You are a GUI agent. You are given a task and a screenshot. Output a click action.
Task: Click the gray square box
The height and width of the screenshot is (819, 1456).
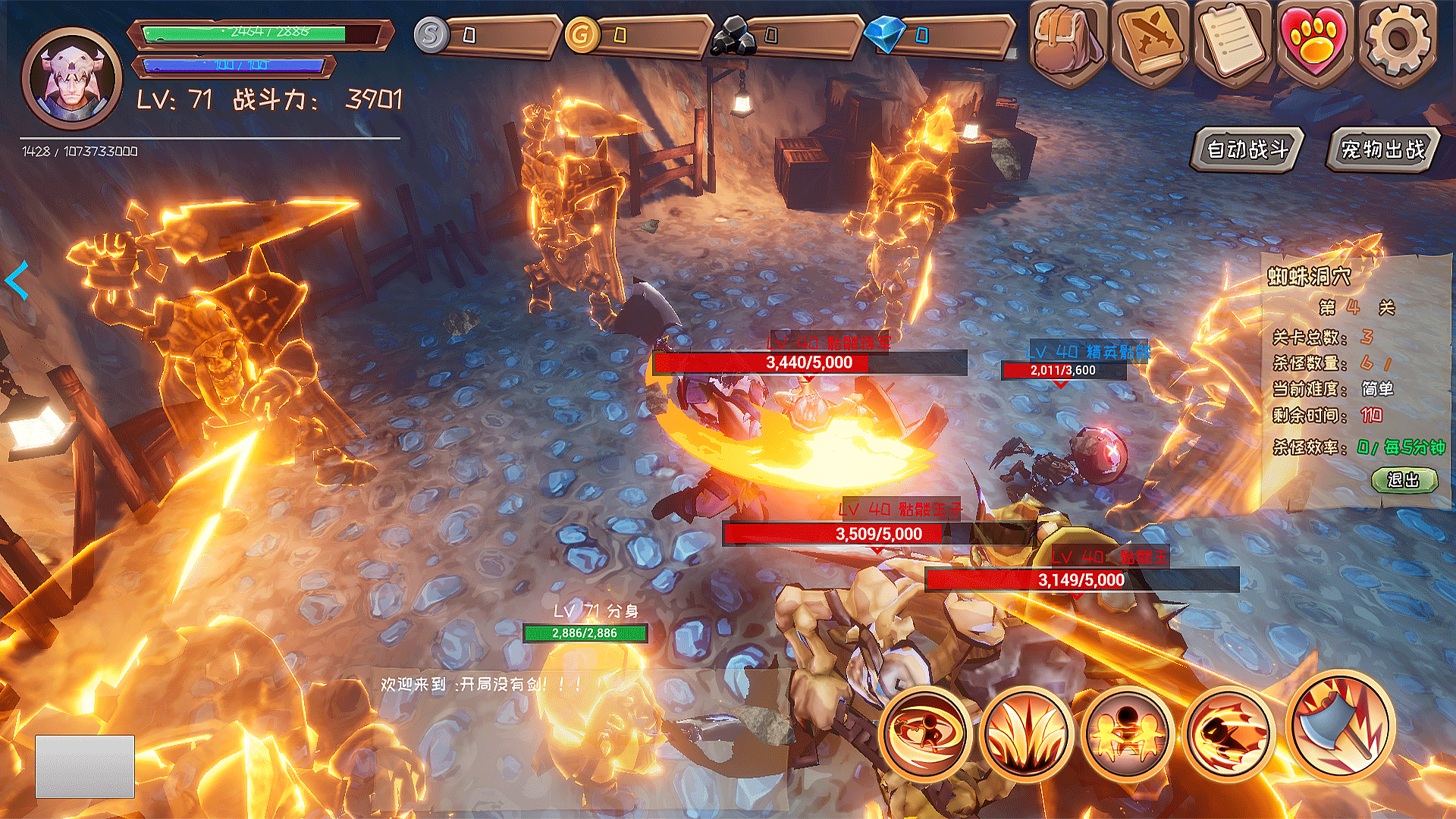pos(85,766)
